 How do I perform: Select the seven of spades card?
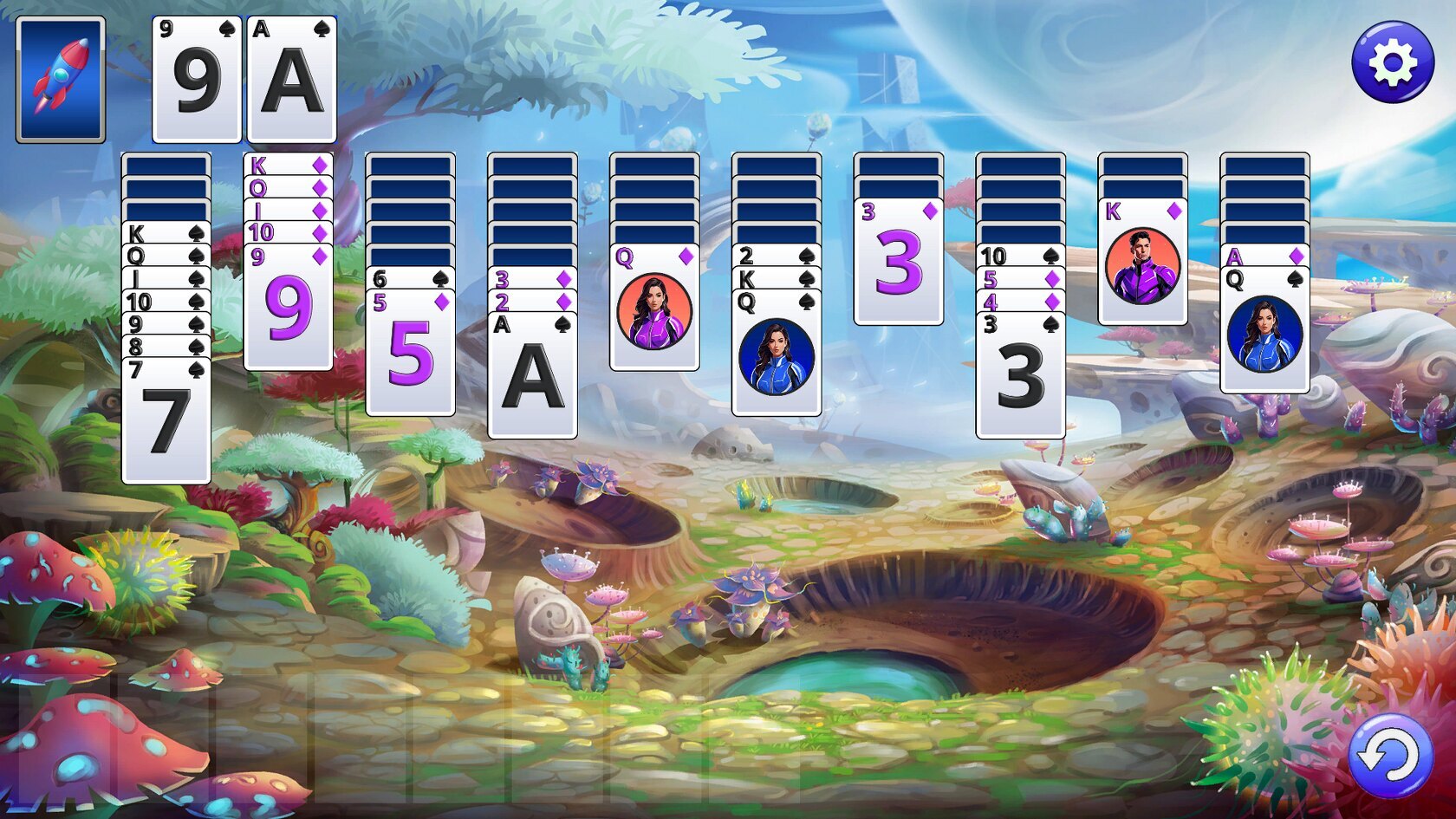point(166,420)
